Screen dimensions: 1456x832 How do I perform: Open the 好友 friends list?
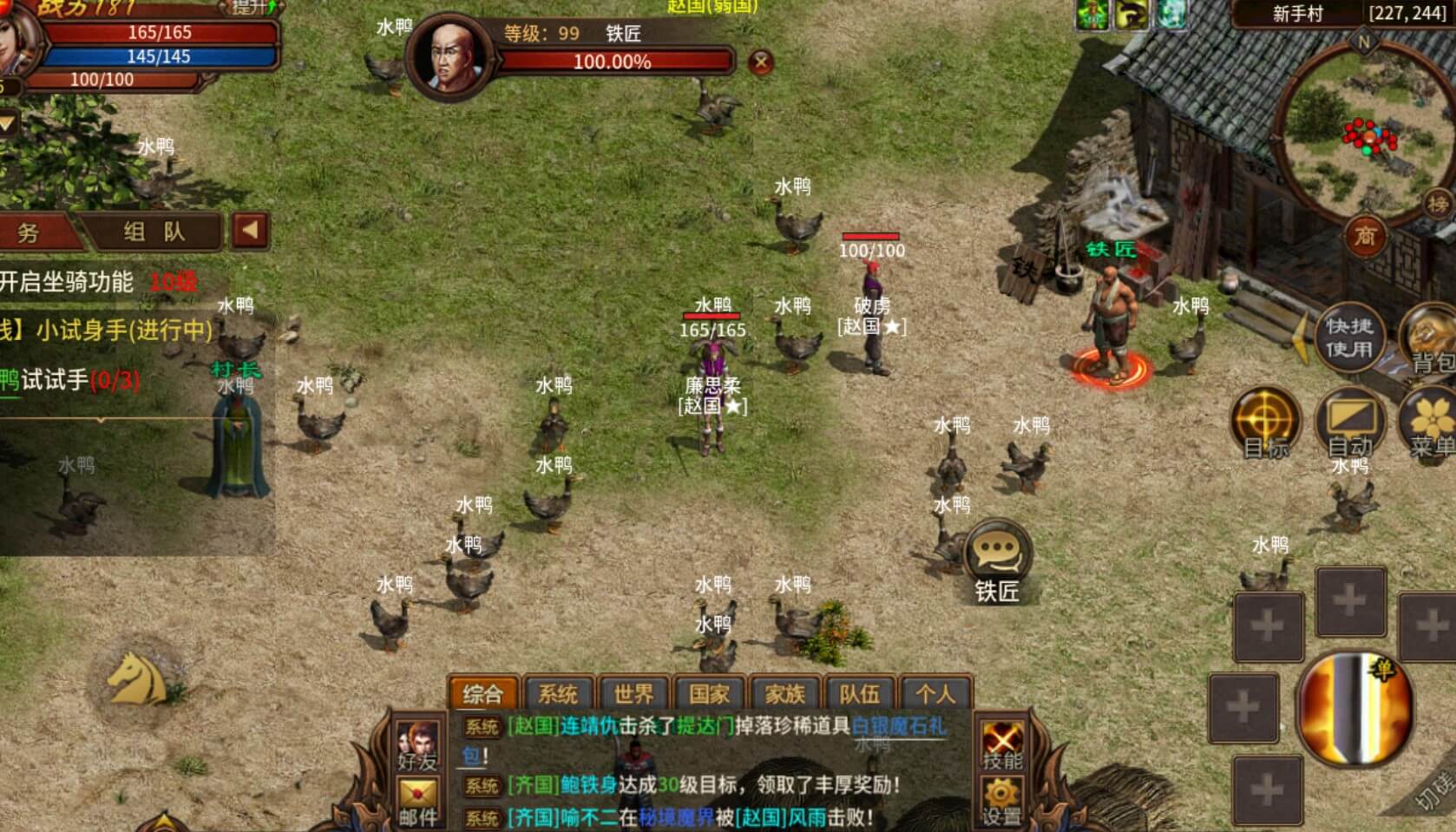(418, 745)
